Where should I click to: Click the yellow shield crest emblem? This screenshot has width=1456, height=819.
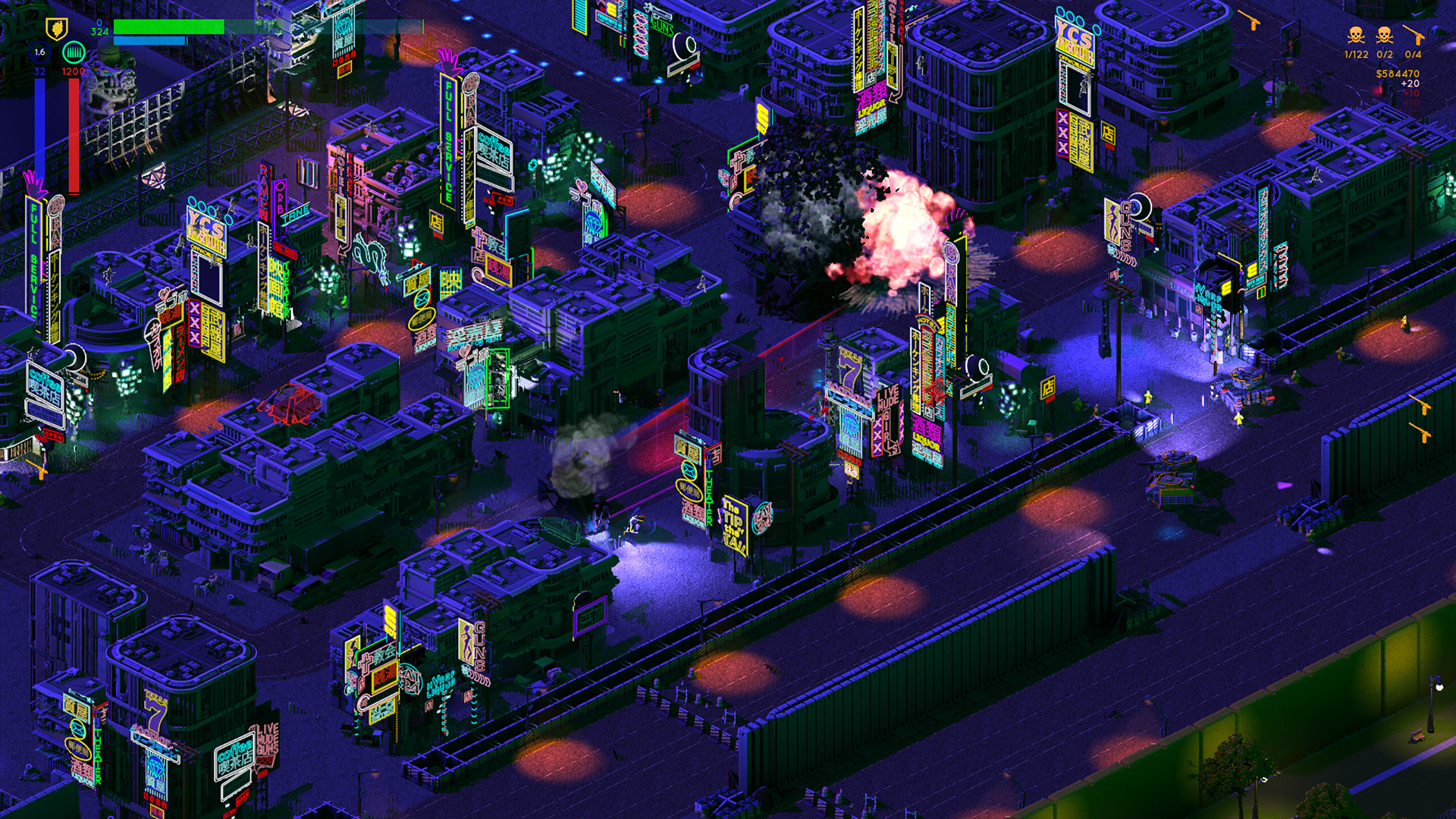pyautogui.click(x=56, y=29)
